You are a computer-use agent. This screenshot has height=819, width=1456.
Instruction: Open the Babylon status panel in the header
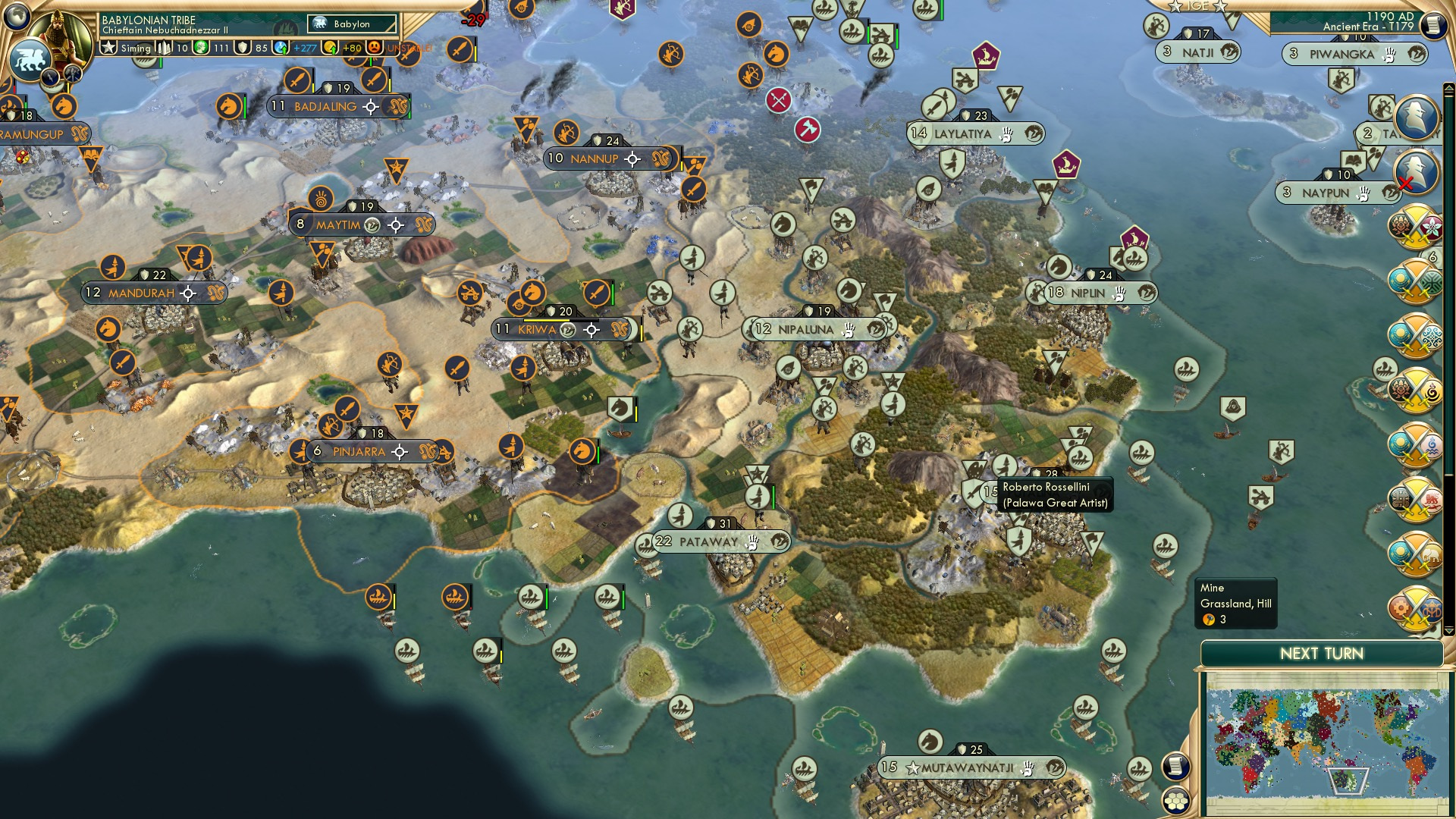tap(351, 24)
